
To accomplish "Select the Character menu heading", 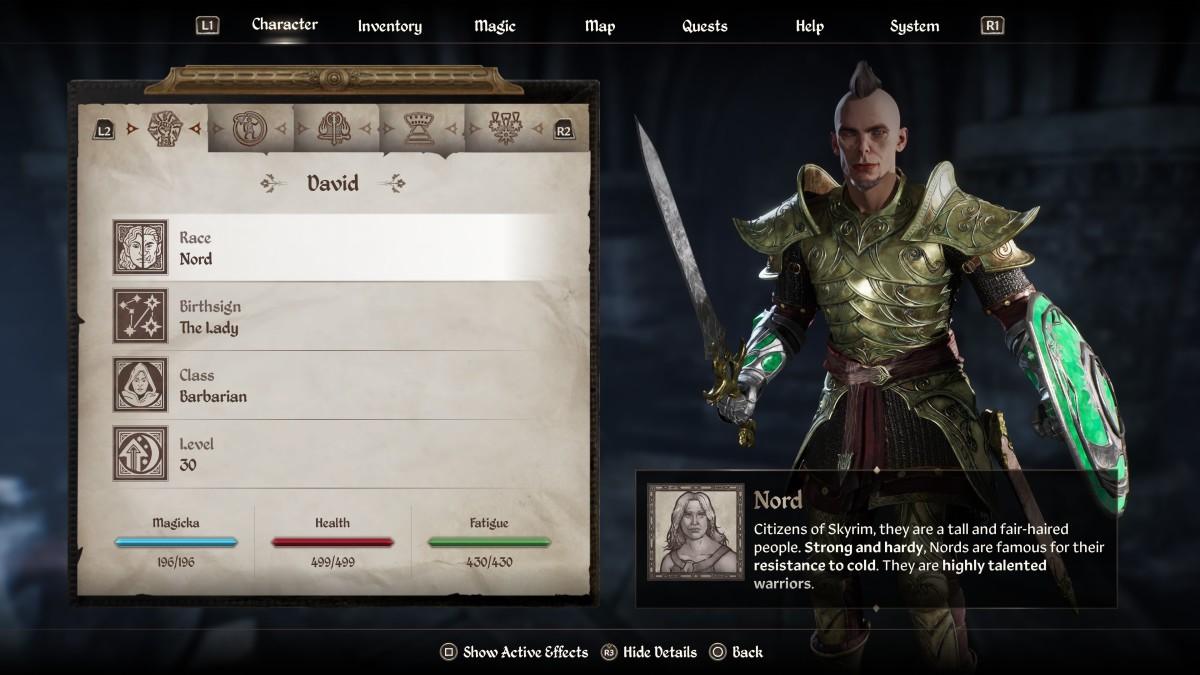I will tap(284, 24).
